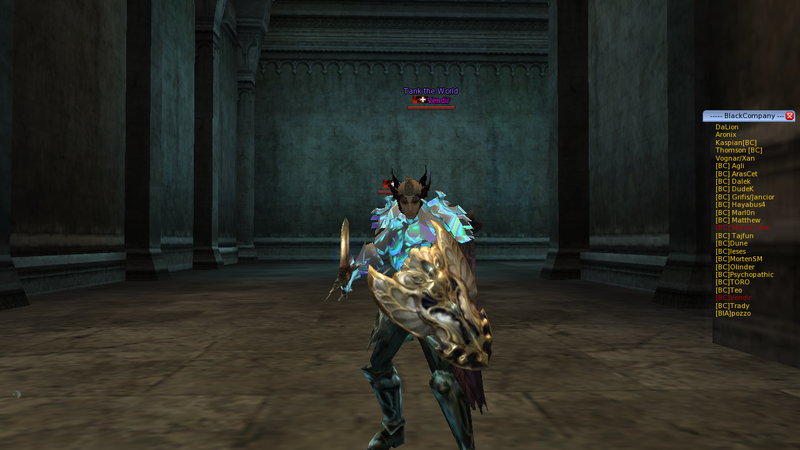Viewport: 800px width, 450px height.
Task: Choose [BC] Matthew from the roster
Action: tap(738, 220)
